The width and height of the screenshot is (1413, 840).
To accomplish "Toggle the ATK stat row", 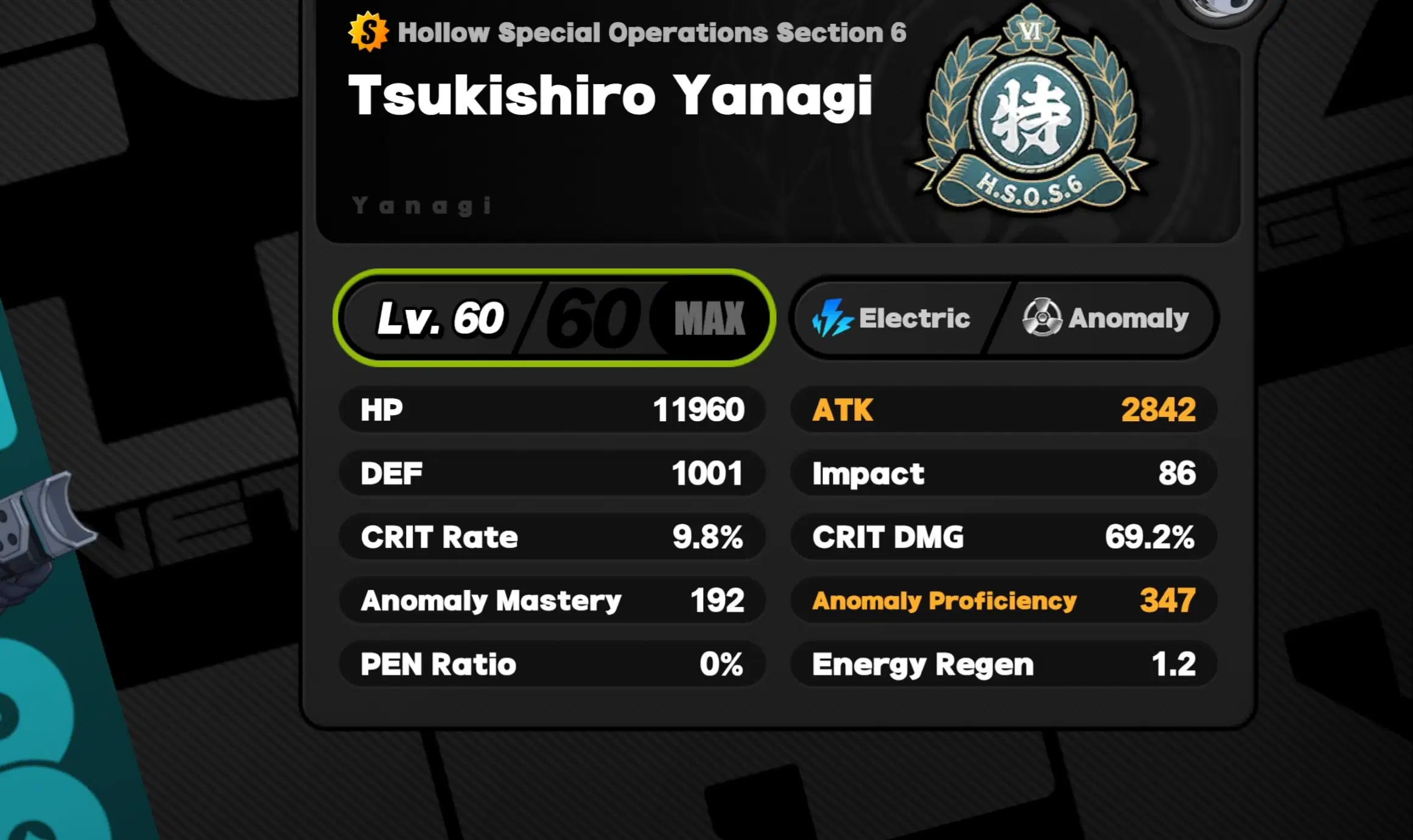I will pyautogui.click(x=1003, y=410).
